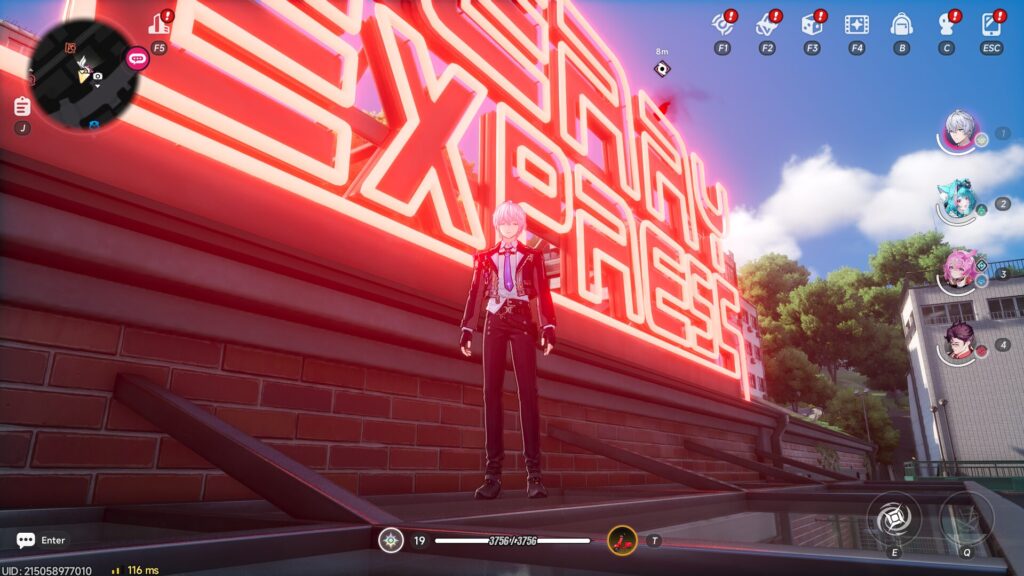Open the character menu icon
This screenshot has height=576, width=1024.
pyautogui.click(x=946, y=24)
